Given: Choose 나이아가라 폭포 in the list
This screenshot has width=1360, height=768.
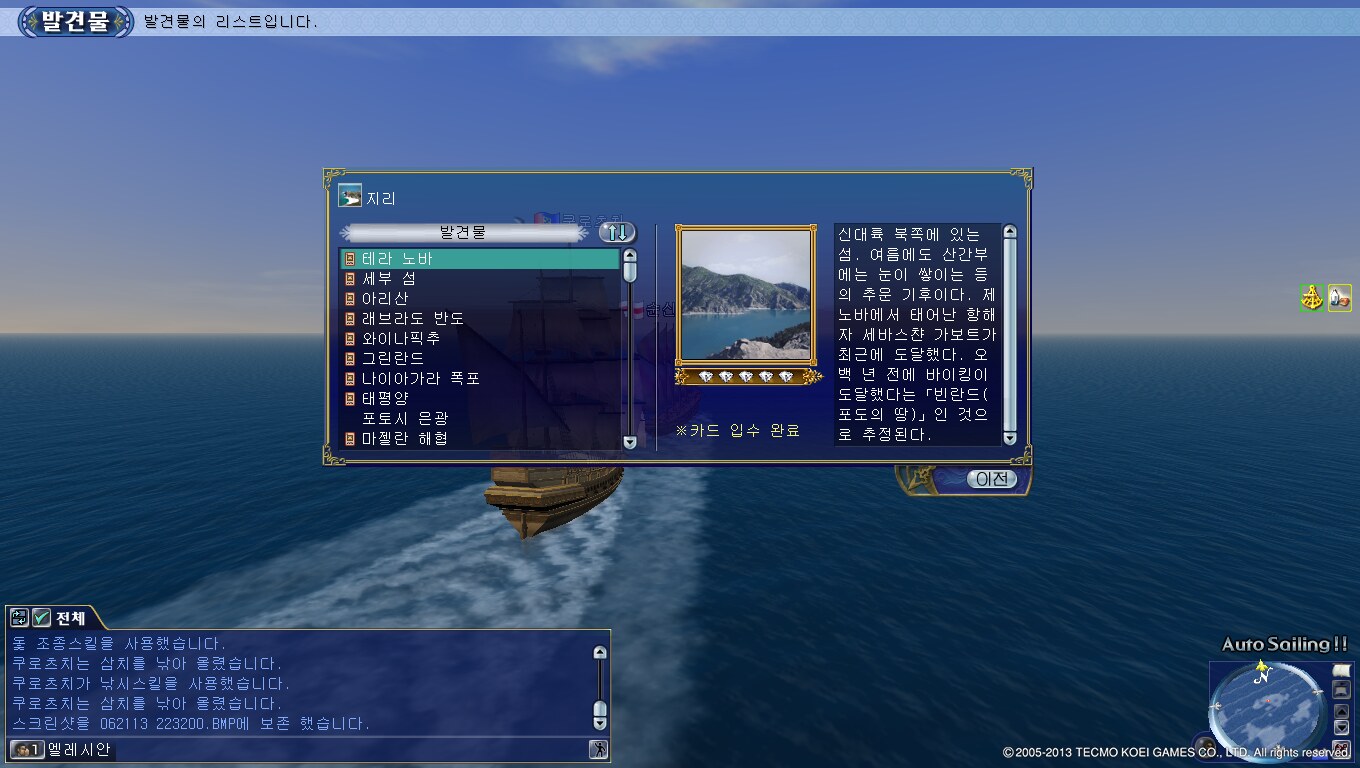Looking at the screenshot, I should tap(420, 379).
